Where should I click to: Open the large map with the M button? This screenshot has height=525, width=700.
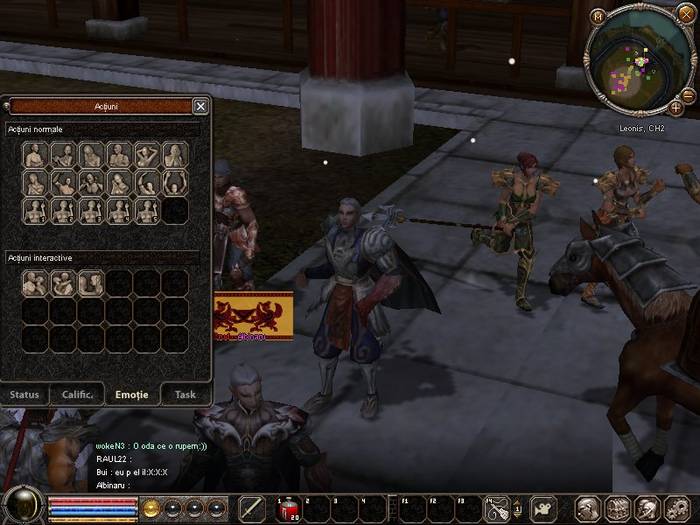pos(598,15)
